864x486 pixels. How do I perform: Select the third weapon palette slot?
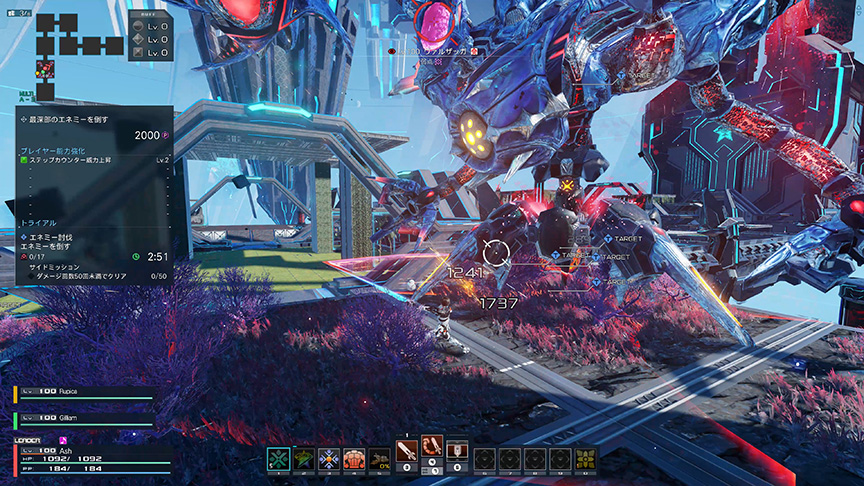(457, 452)
